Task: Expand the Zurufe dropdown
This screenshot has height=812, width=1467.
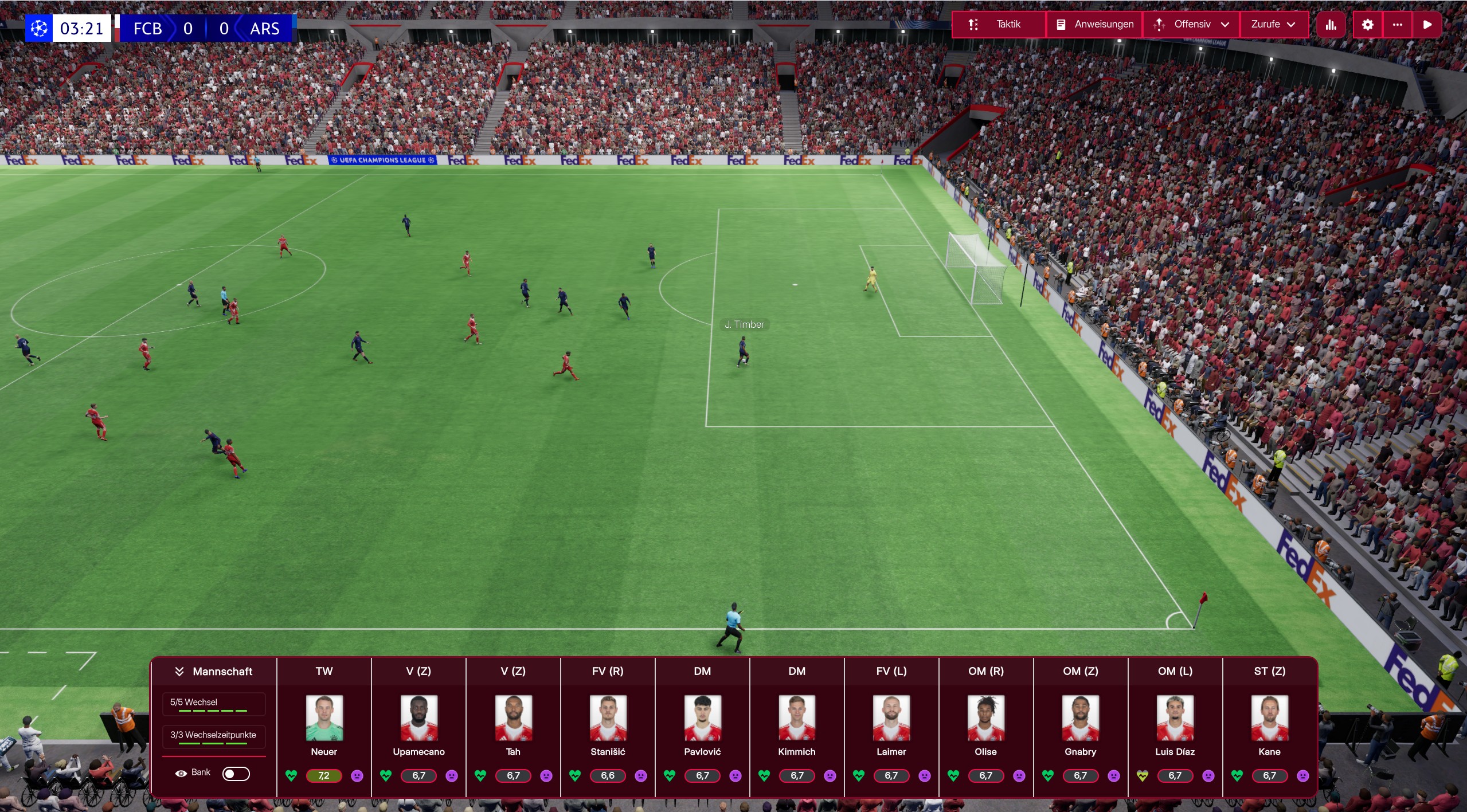Action: click(x=1292, y=24)
